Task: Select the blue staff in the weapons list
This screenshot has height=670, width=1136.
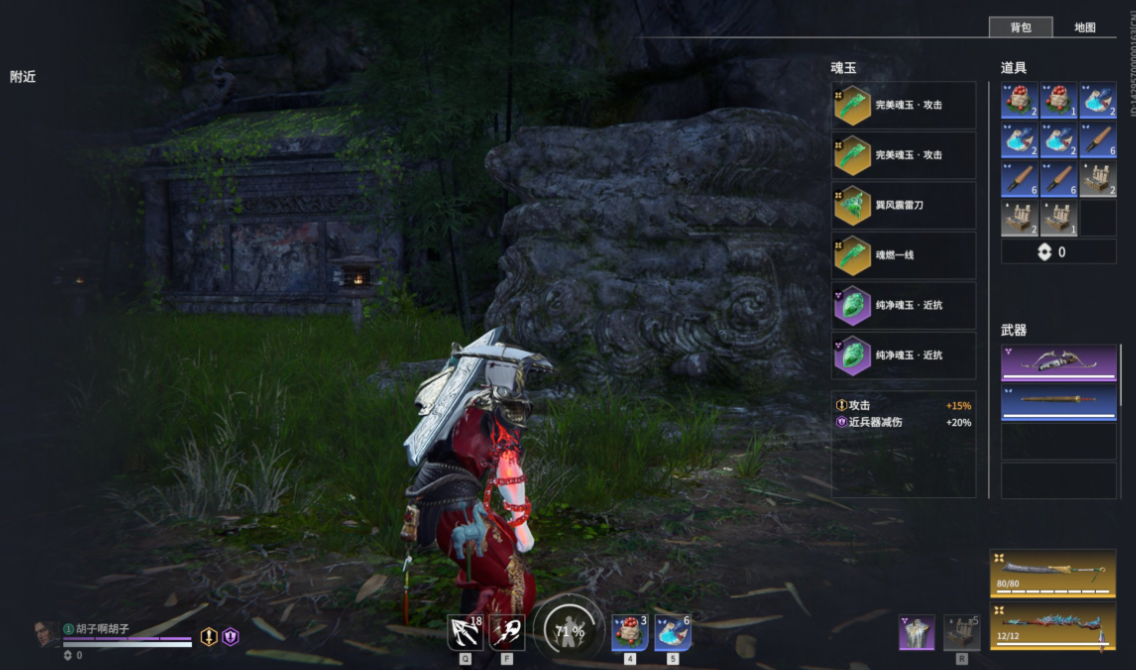Action: tap(1059, 402)
